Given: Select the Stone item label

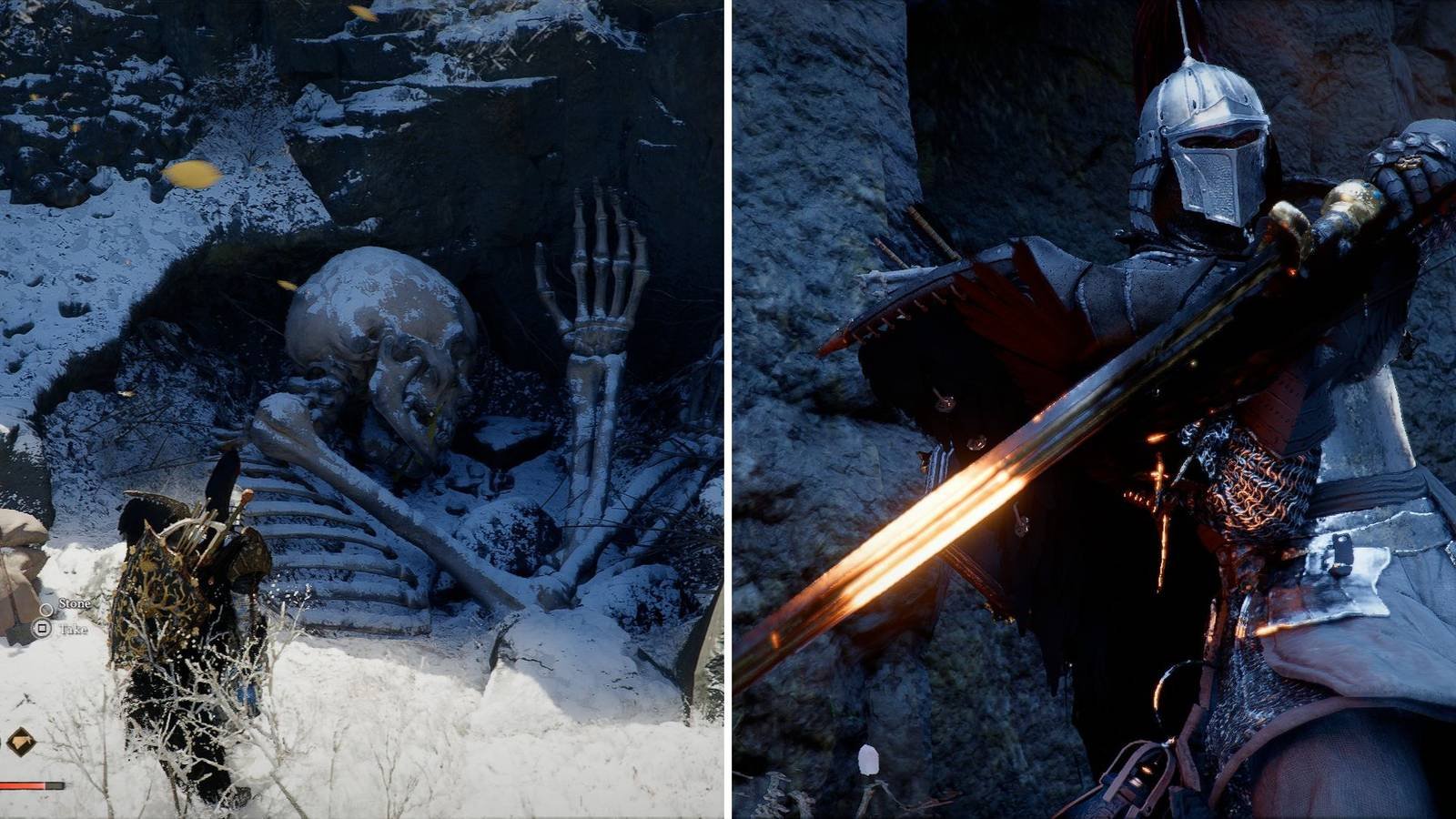Looking at the screenshot, I should [75, 603].
